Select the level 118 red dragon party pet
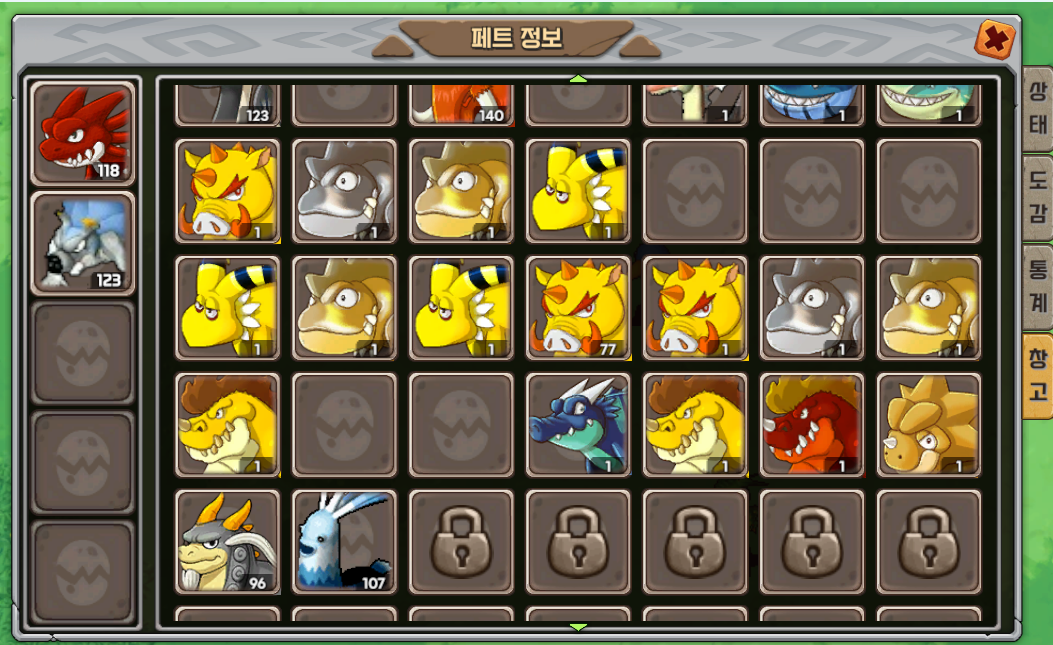 click(x=83, y=134)
